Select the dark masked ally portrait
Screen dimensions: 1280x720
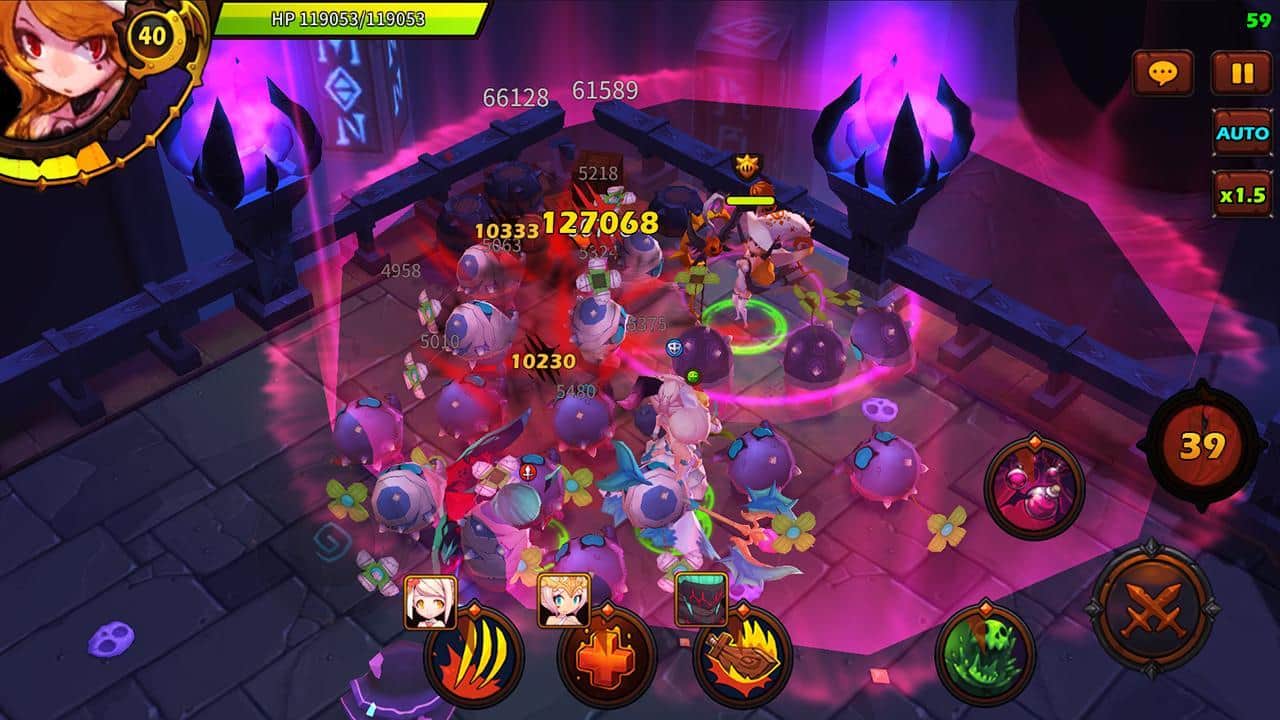[700, 600]
